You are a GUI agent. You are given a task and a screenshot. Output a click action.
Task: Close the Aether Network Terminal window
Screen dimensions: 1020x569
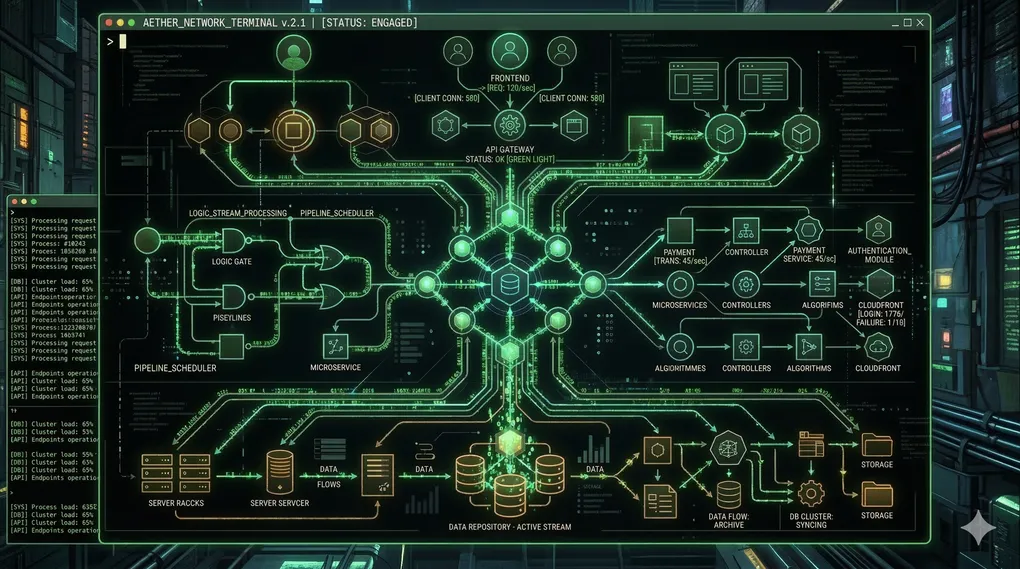tap(919, 22)
